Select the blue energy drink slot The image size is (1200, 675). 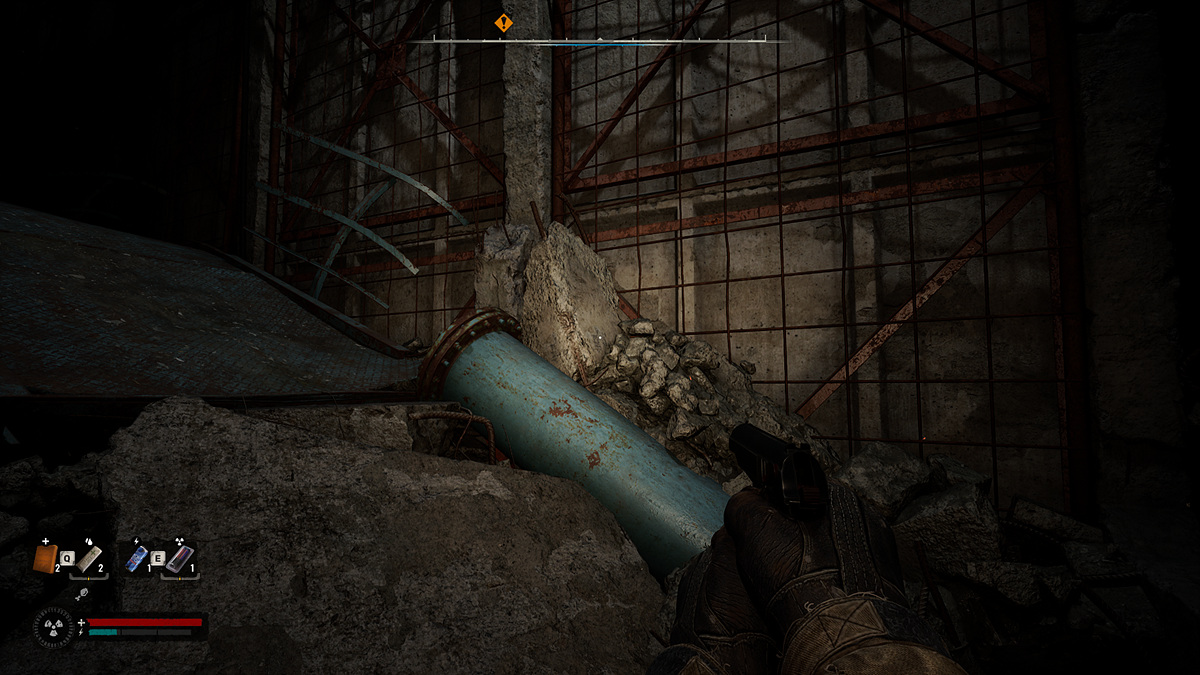(137, 558)
